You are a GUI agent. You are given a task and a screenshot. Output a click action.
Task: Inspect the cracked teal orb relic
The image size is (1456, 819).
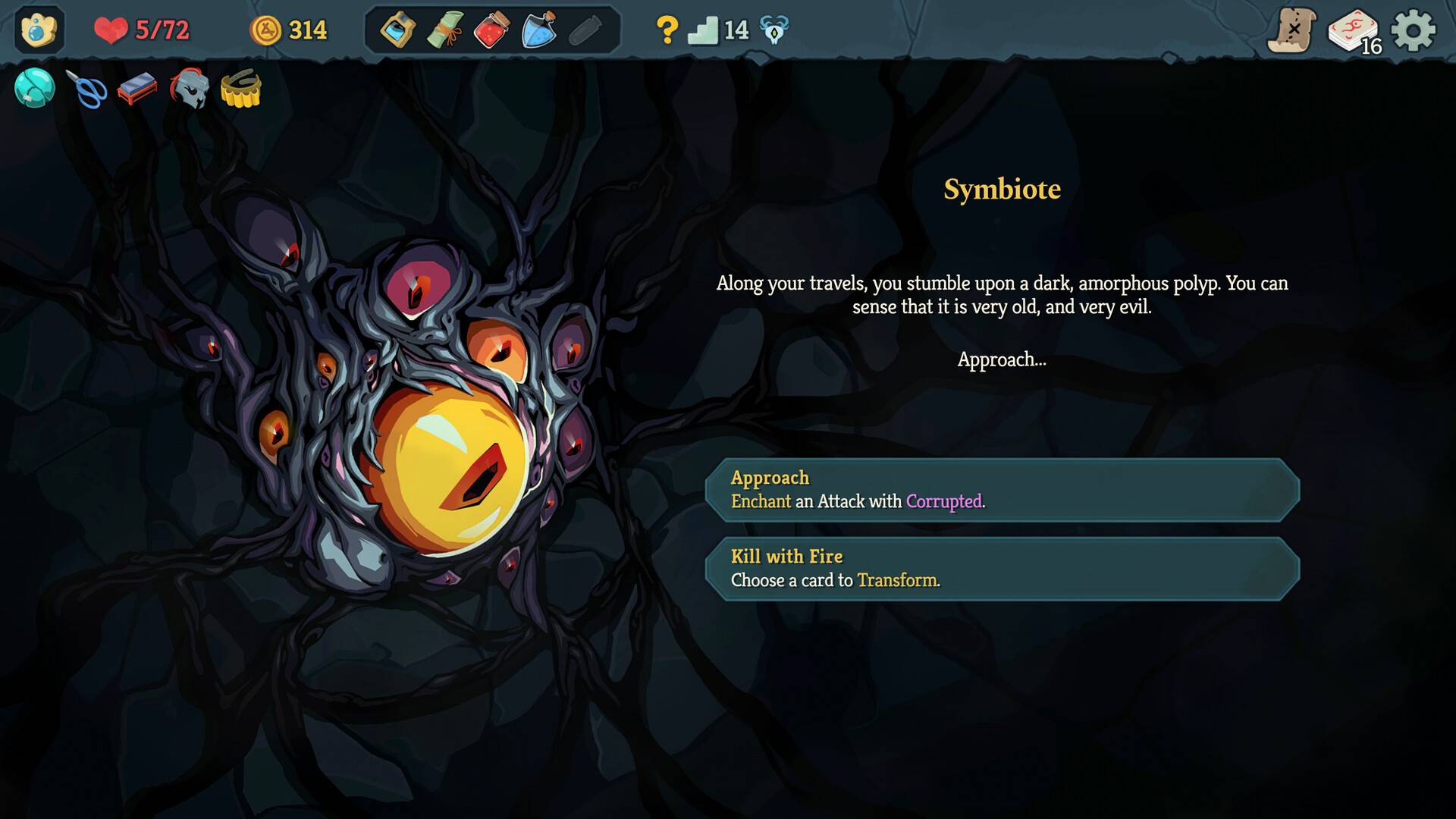(35, 89)
